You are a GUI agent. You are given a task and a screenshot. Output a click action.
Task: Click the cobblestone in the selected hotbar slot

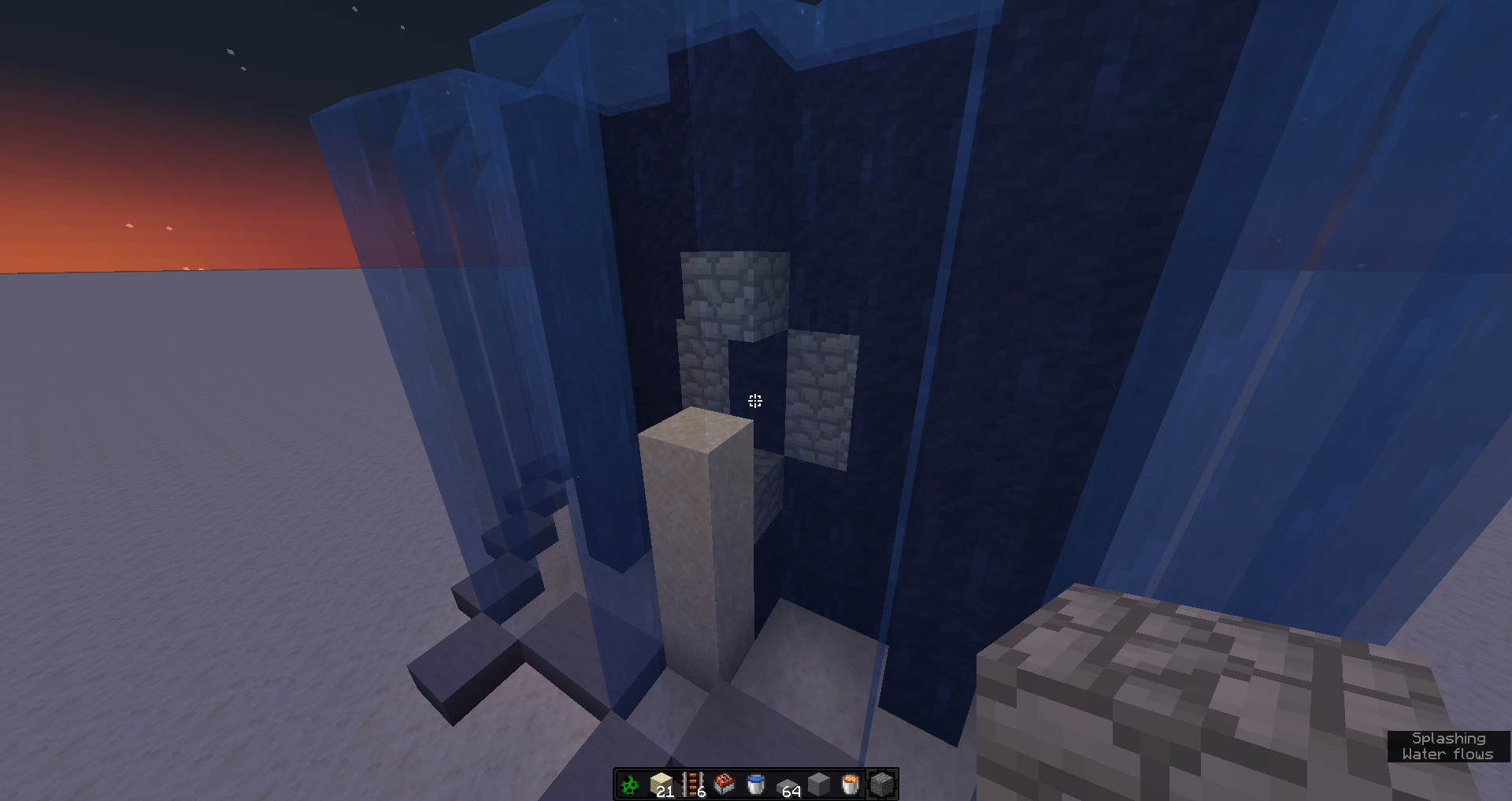tap(880, 784)
